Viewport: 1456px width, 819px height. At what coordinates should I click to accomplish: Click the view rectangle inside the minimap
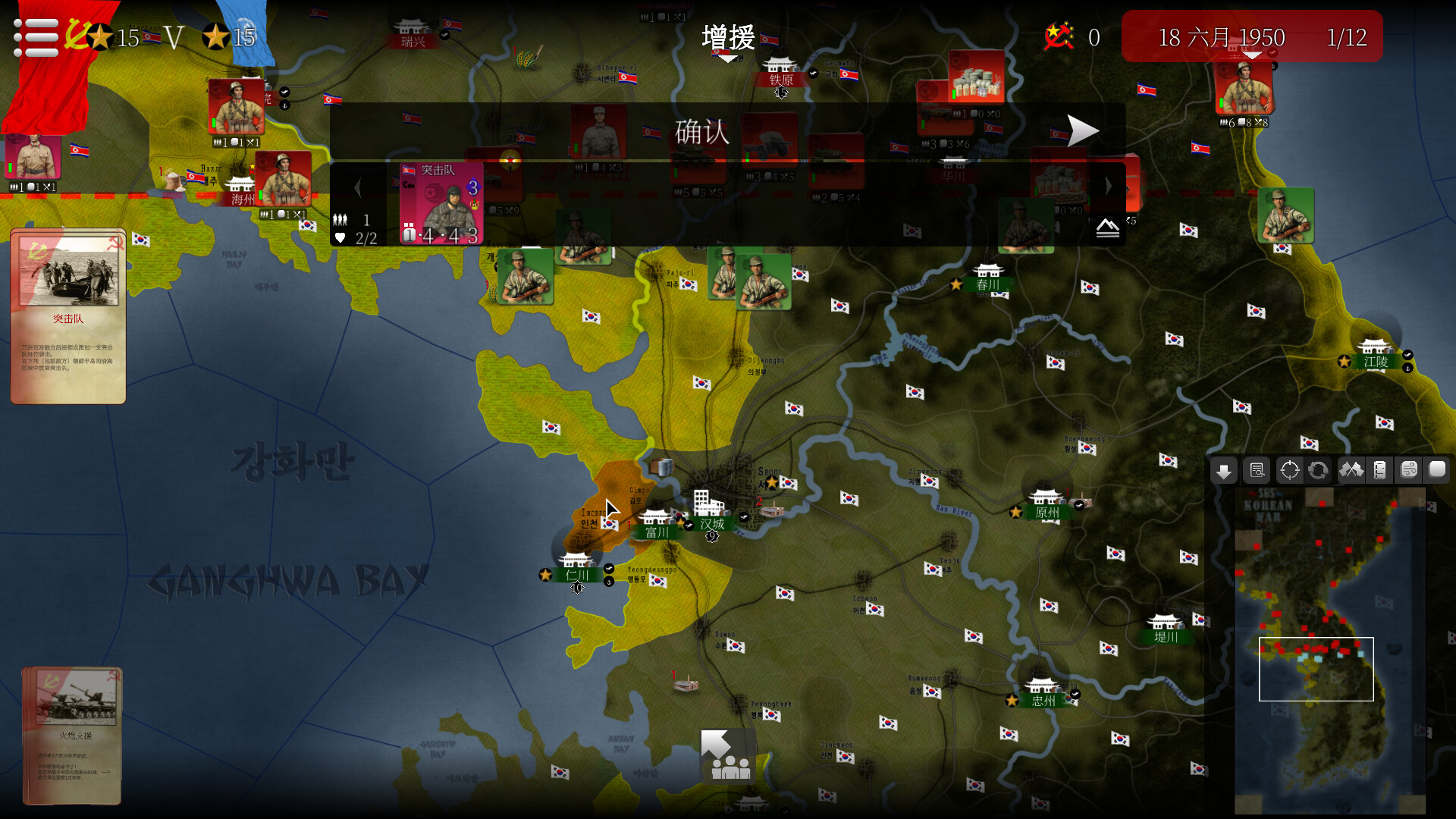pyautogui.click(x=1317, y=670)
